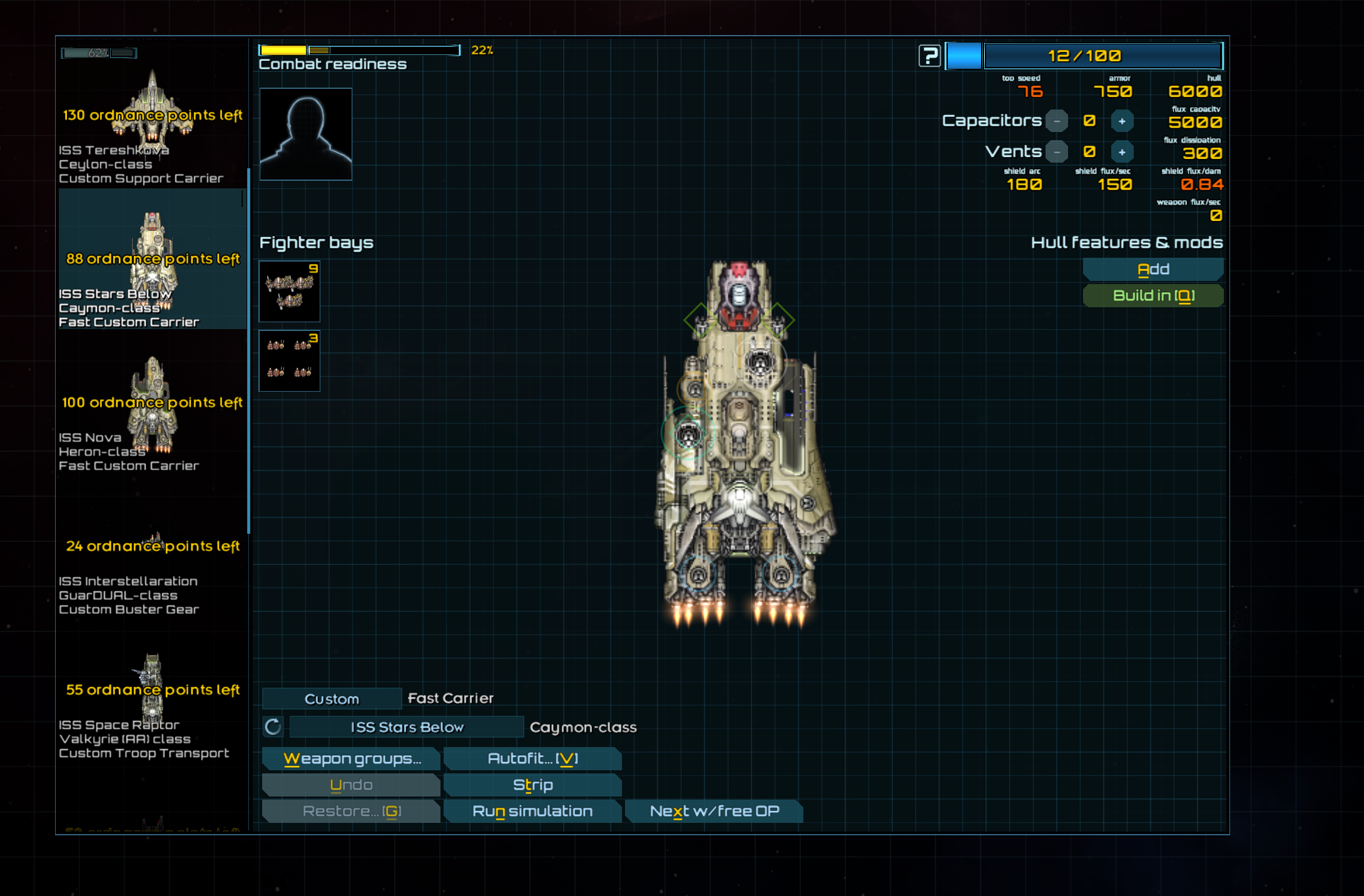Open the question mark help button
Viewport: 1364px width, 896px height.
[930, 56]
